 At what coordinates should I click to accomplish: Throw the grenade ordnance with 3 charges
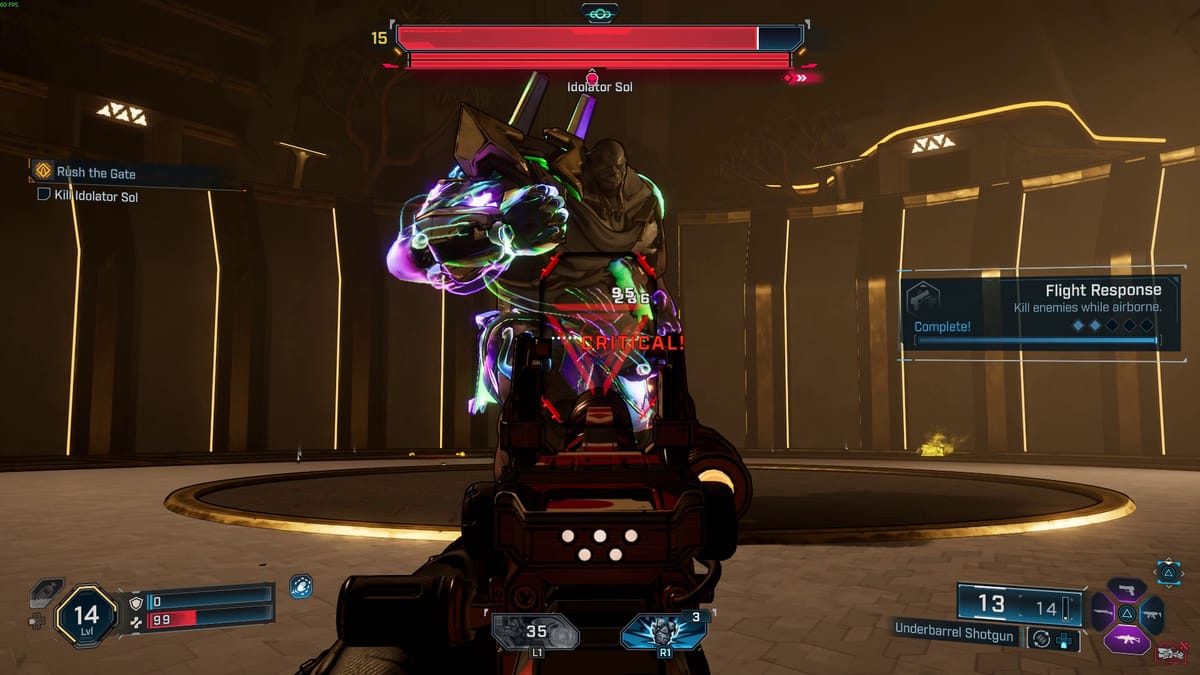[663, 632]
